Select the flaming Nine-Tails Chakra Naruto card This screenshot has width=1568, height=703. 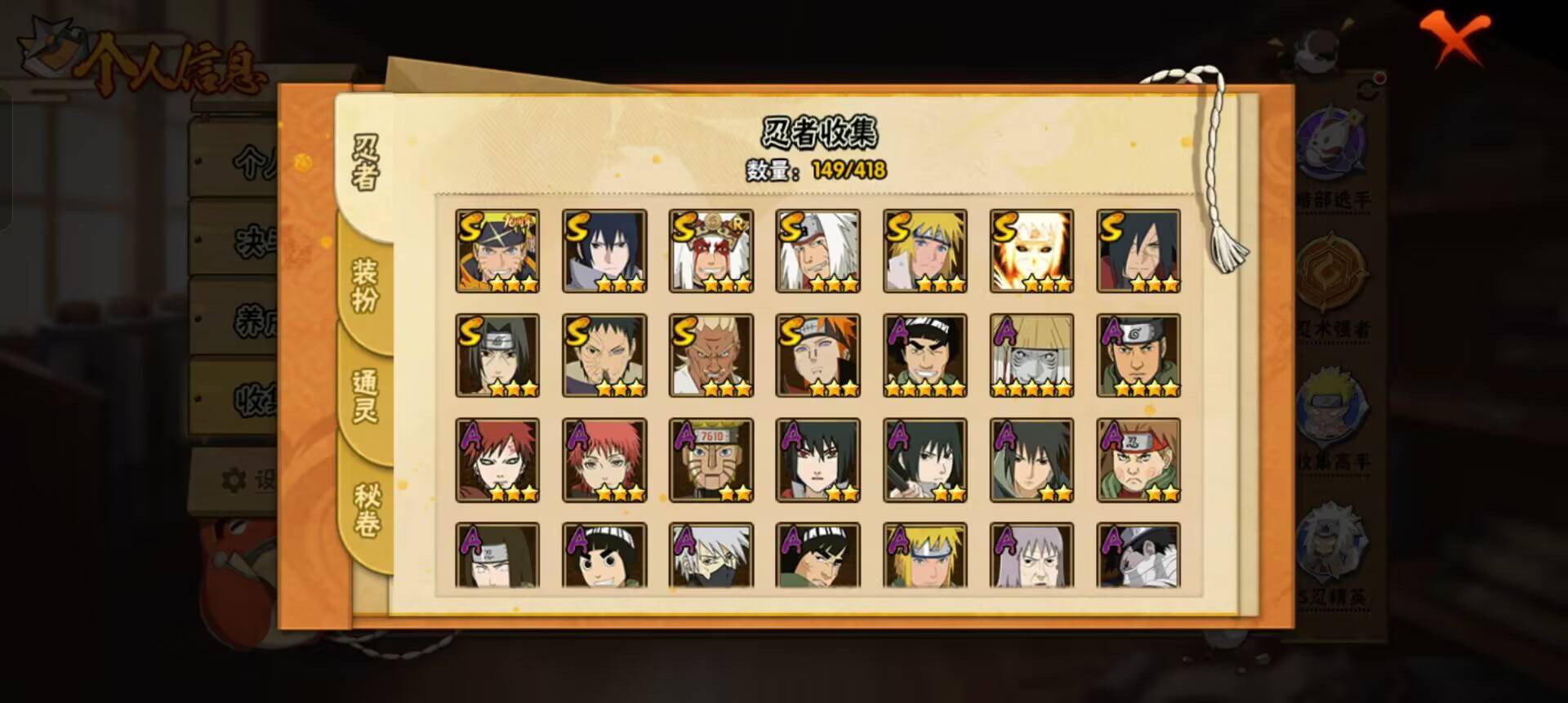coord(1032,251)
